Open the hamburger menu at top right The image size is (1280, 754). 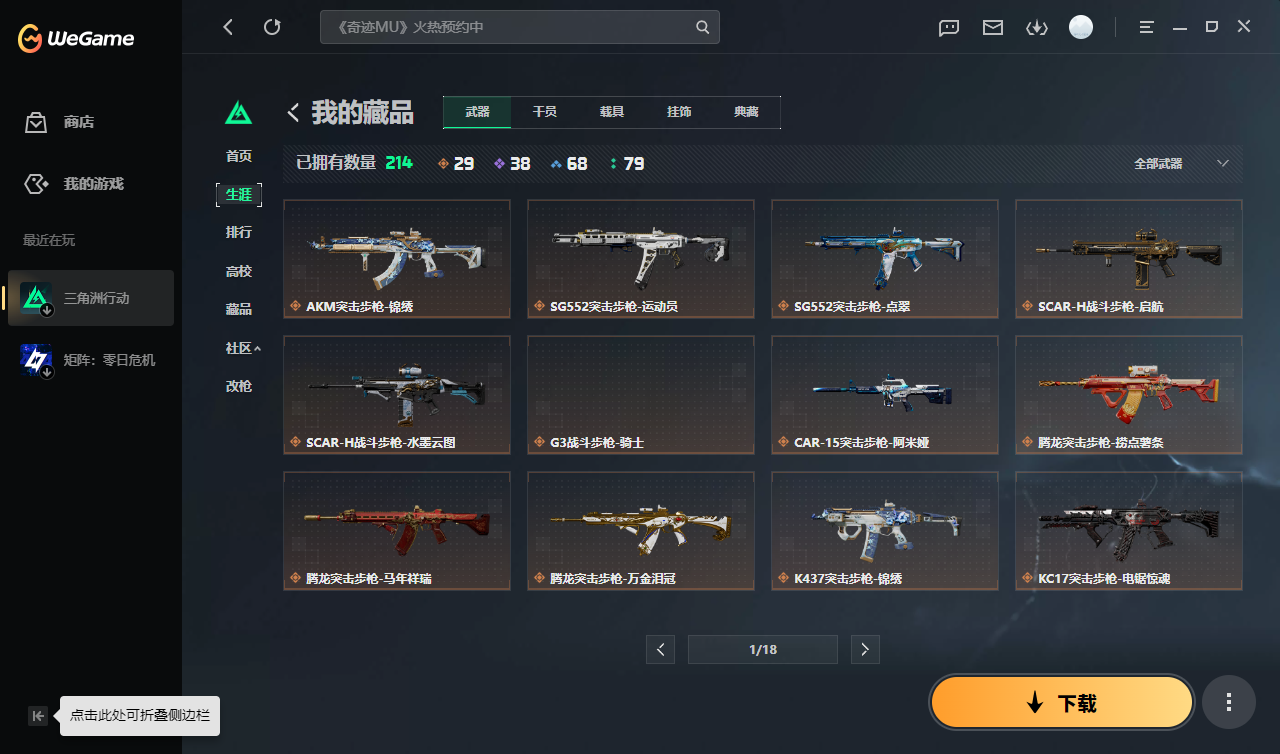pyautogui.click(x=1145, y=27)
